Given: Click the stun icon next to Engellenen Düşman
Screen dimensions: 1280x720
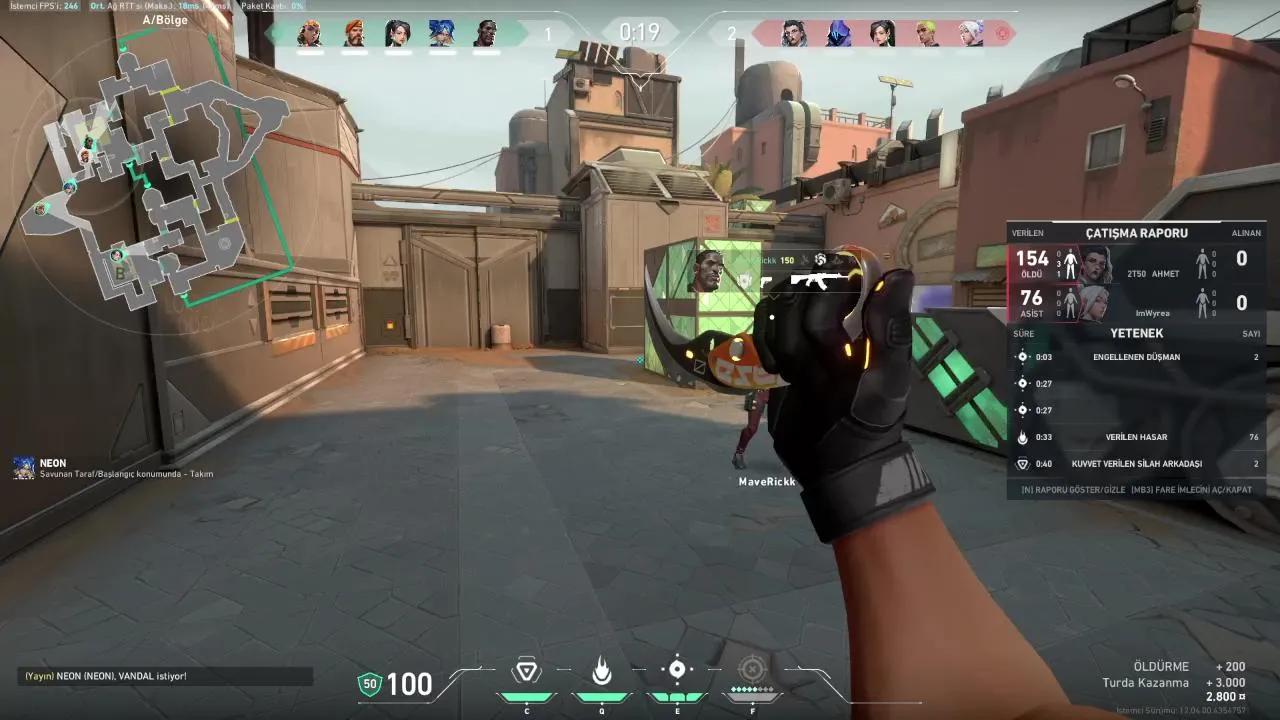Looking at the screenshot, I should coord(1022,357).
